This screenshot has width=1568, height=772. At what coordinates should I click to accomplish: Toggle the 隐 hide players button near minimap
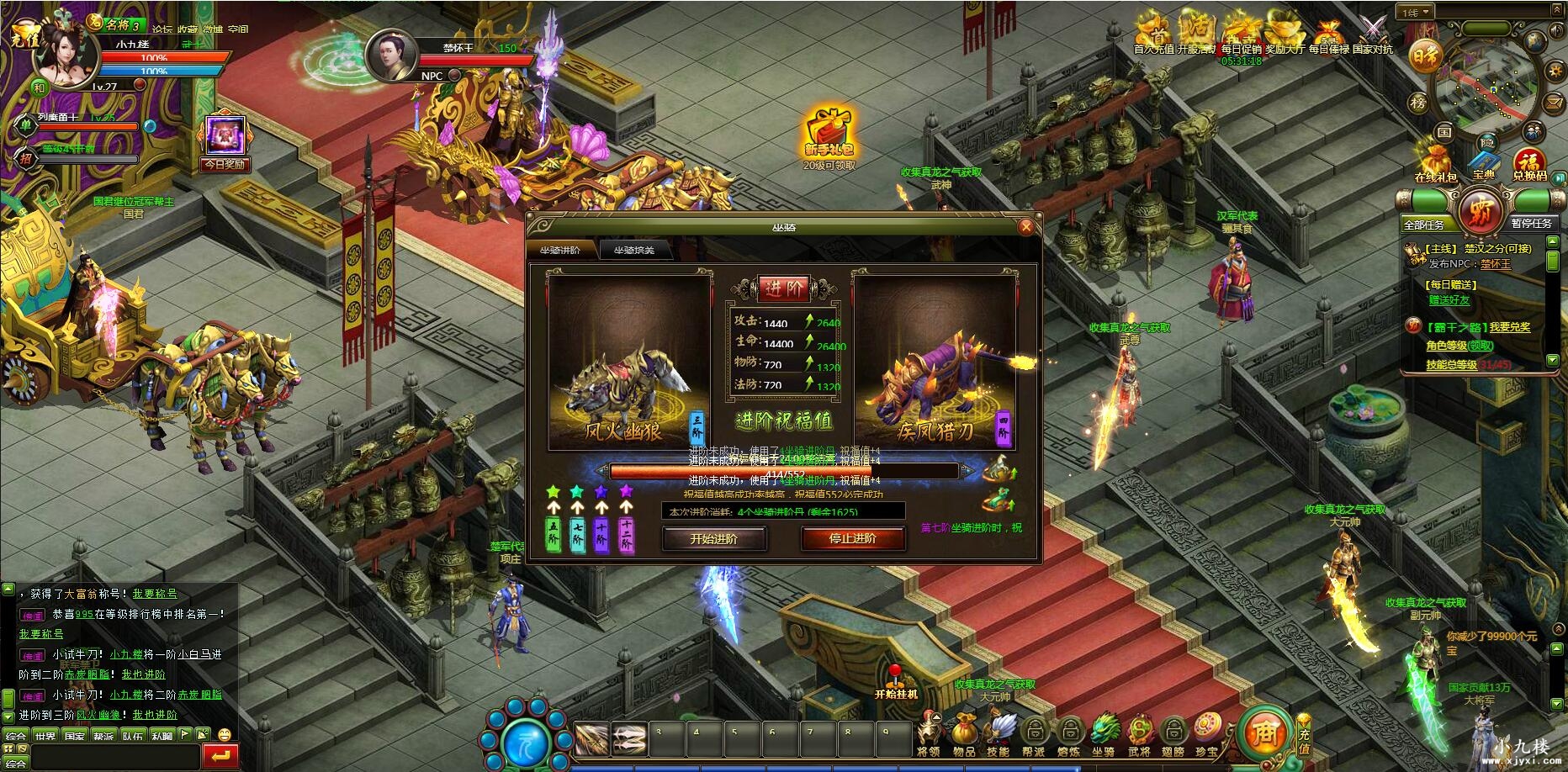1489,142
